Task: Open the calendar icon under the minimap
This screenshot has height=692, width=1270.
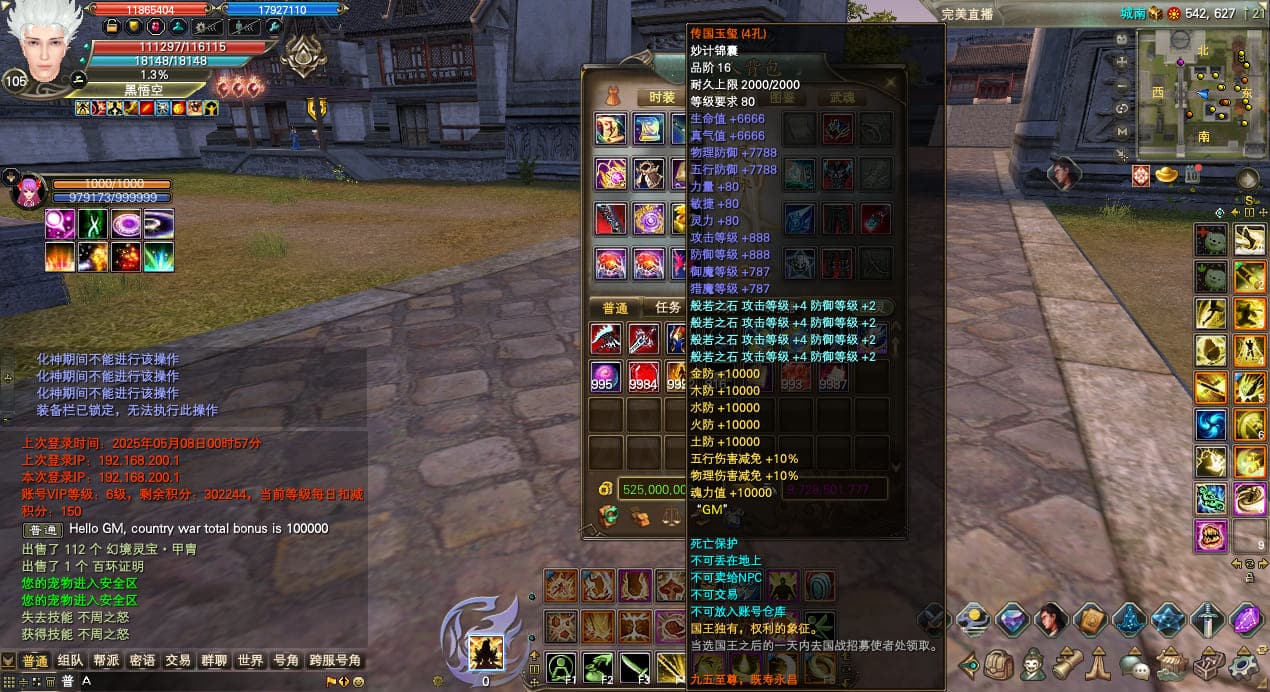Action: (1191, 175)
